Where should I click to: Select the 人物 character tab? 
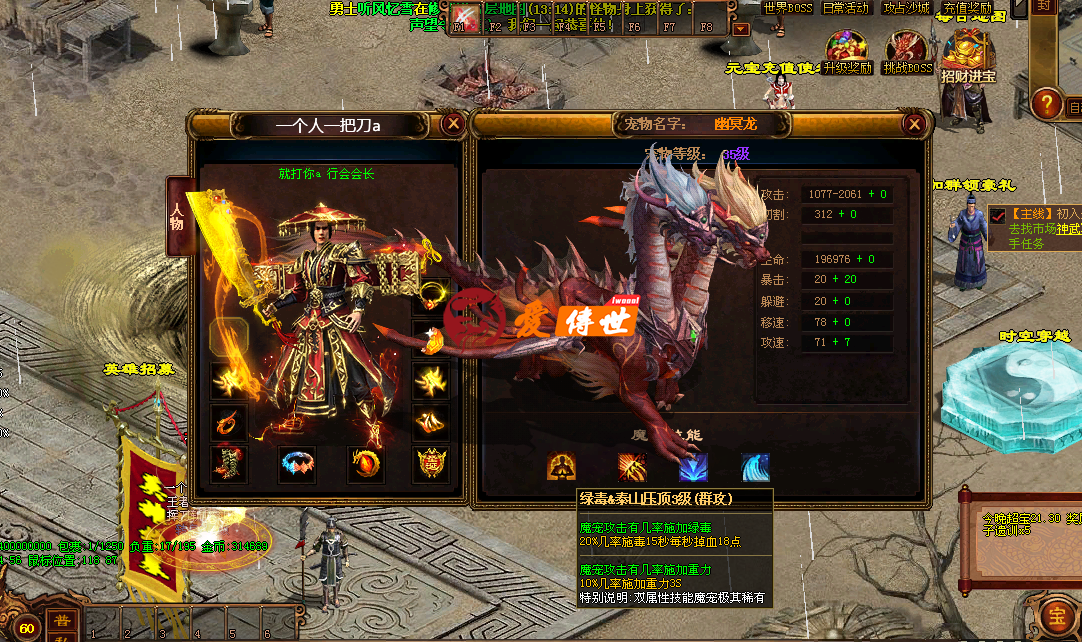178,217
